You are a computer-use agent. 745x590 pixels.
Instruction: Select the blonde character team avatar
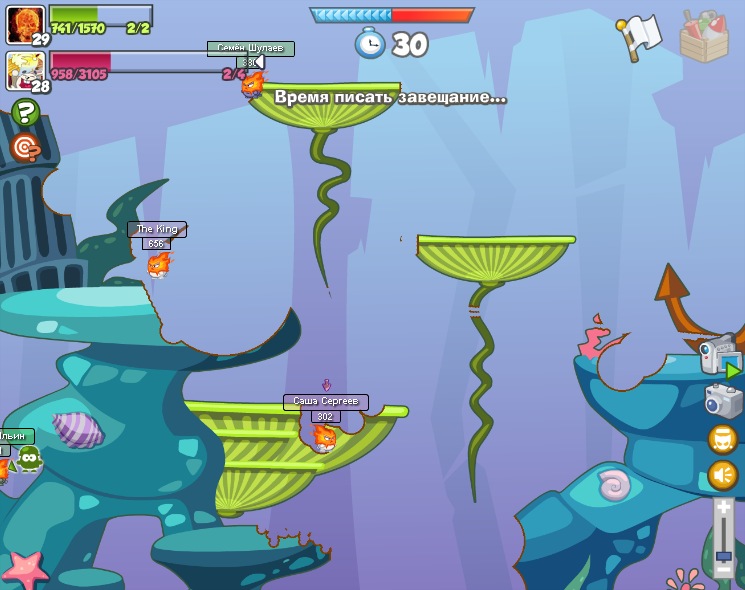tap(24, 70)
